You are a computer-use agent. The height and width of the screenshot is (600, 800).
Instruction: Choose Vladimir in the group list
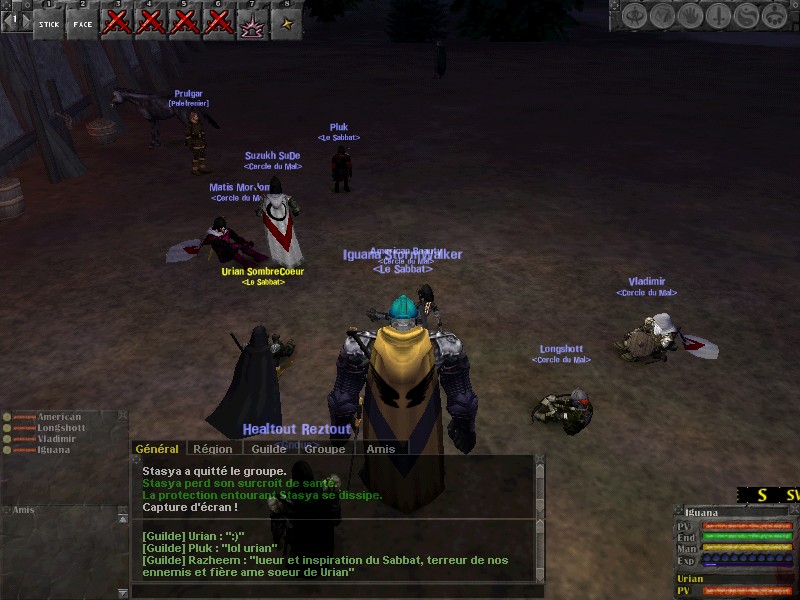(56, 439)
